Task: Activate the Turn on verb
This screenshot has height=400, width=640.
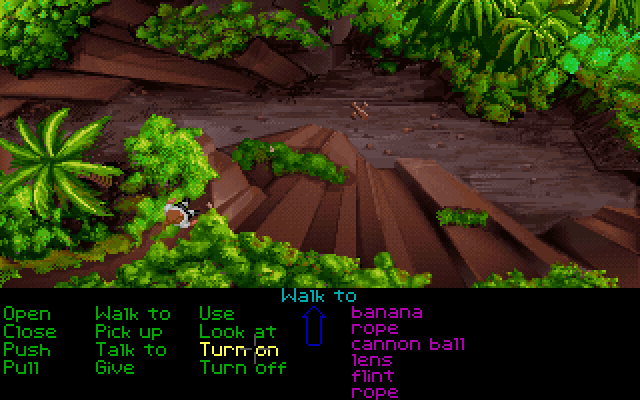Action: 239,350
